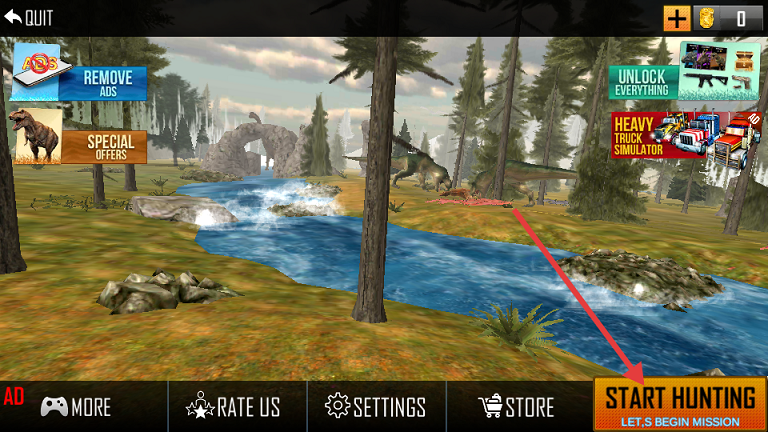Quit the game with the Quit button
Screen dimensions: 768x432
tap(30, 18)
